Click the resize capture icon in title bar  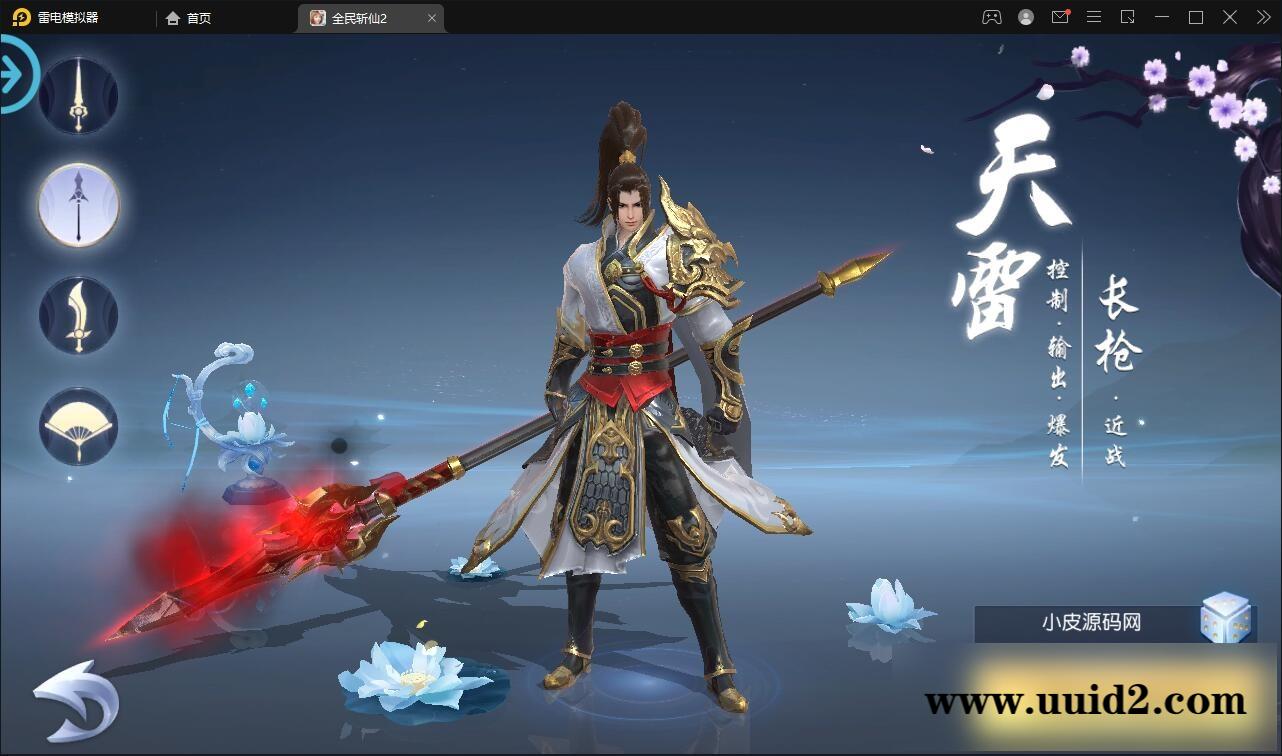(1128, 17)
